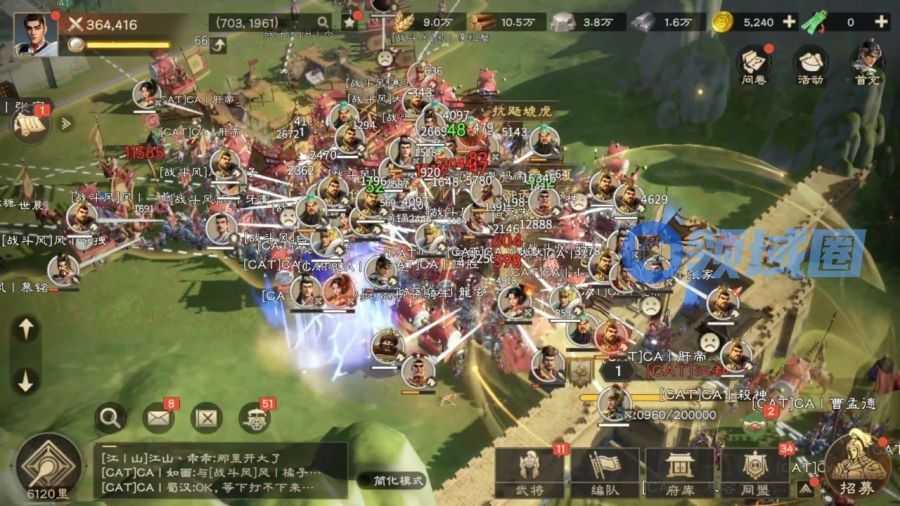The height and width of the screenshot is (506, 900).
Task: Toggle 简化模式 simplified mode
Action: (392, 480)
